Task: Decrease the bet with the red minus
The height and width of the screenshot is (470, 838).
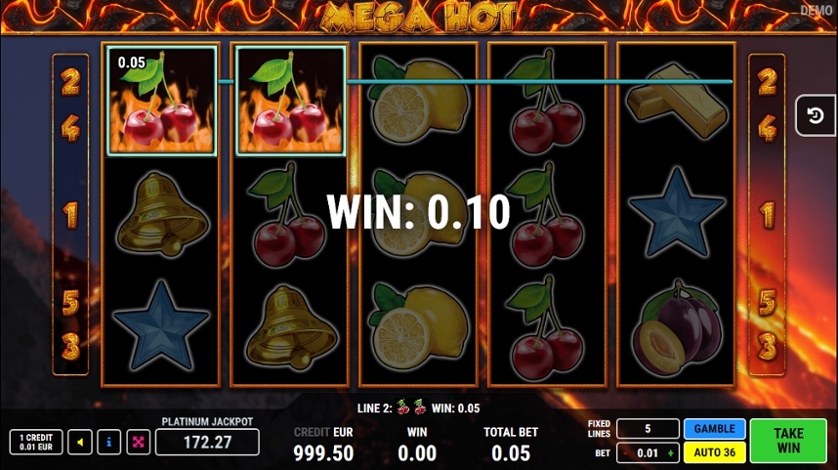Action: (x=626, y=452)
